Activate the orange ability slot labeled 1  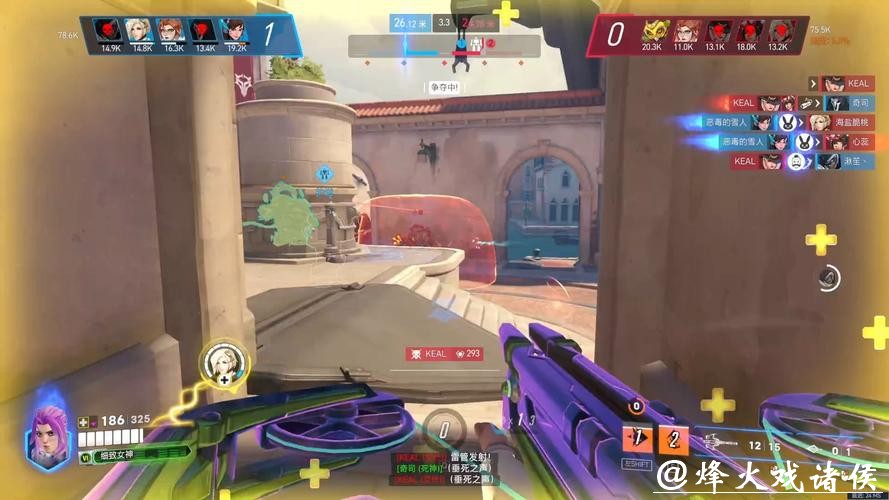click(637, 437)
